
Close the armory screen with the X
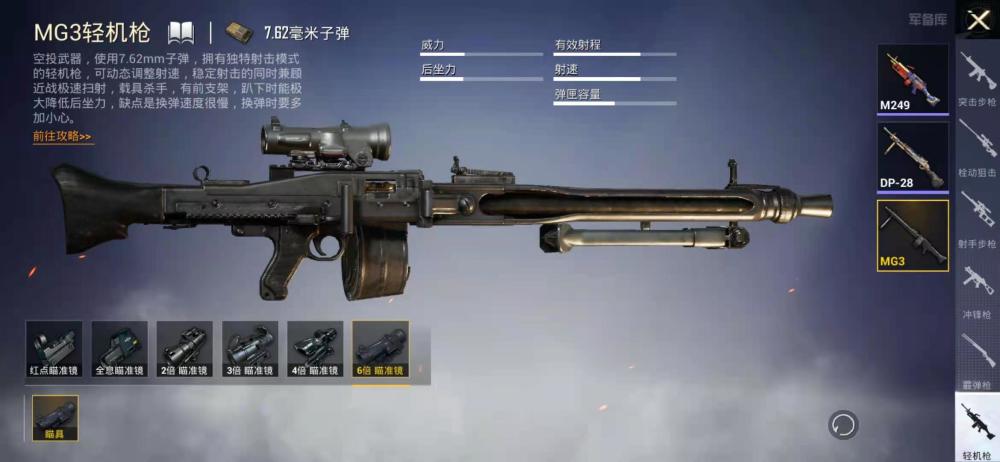(977, 19)
